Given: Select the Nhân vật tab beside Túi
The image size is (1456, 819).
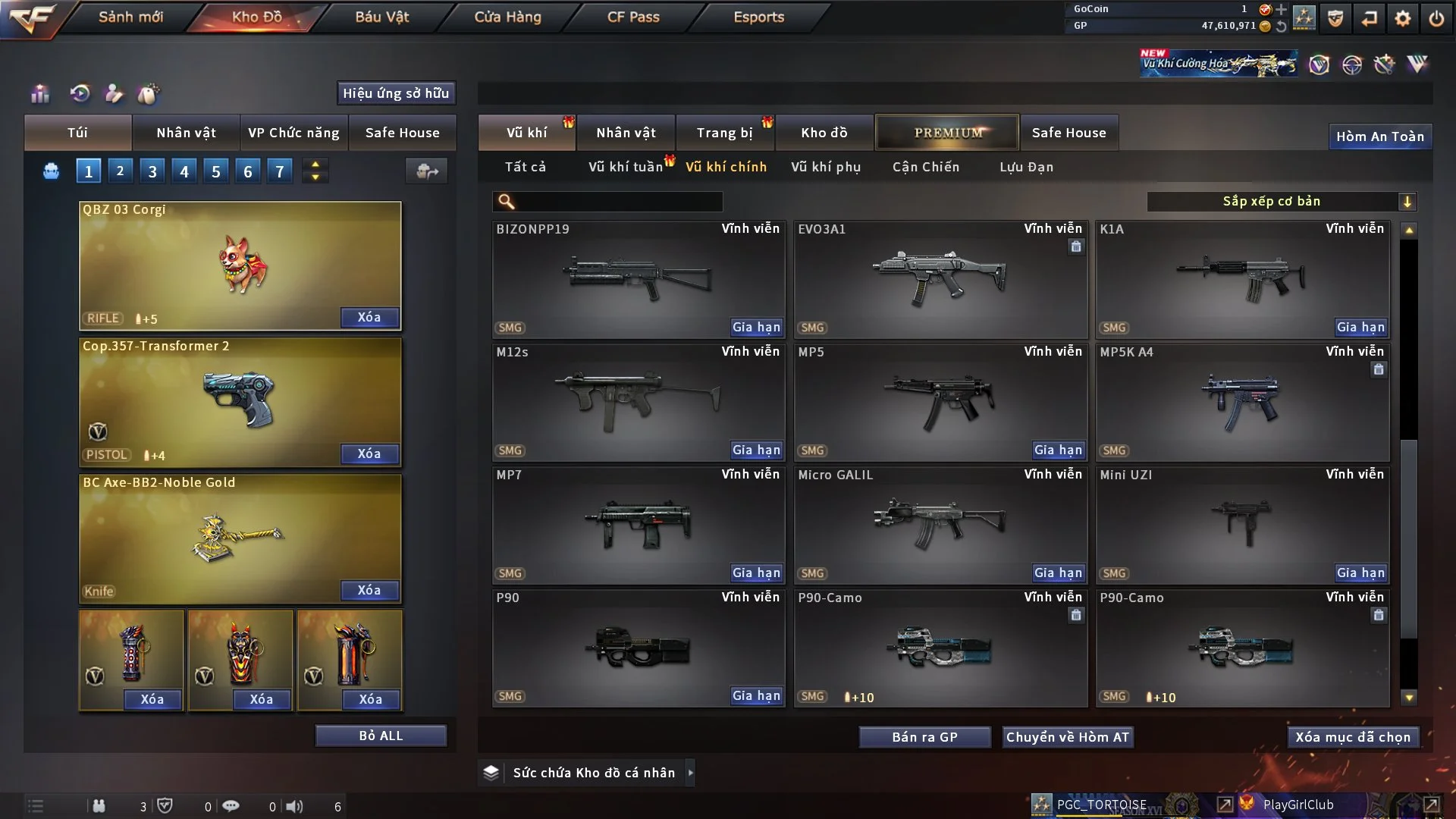Looking at the screenshot, I should coord(186,133).
